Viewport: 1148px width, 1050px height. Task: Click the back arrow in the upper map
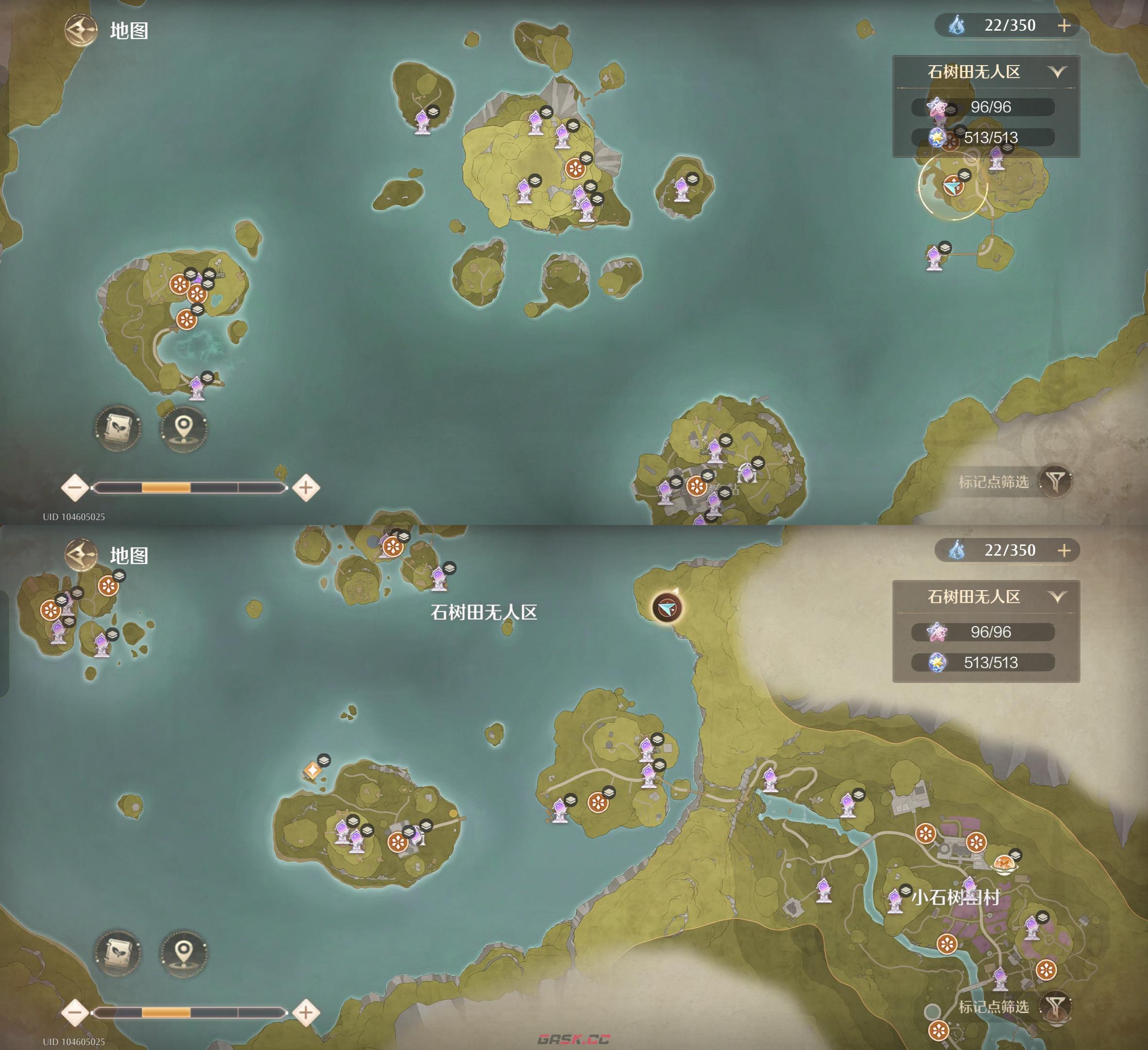coord(80,30)
